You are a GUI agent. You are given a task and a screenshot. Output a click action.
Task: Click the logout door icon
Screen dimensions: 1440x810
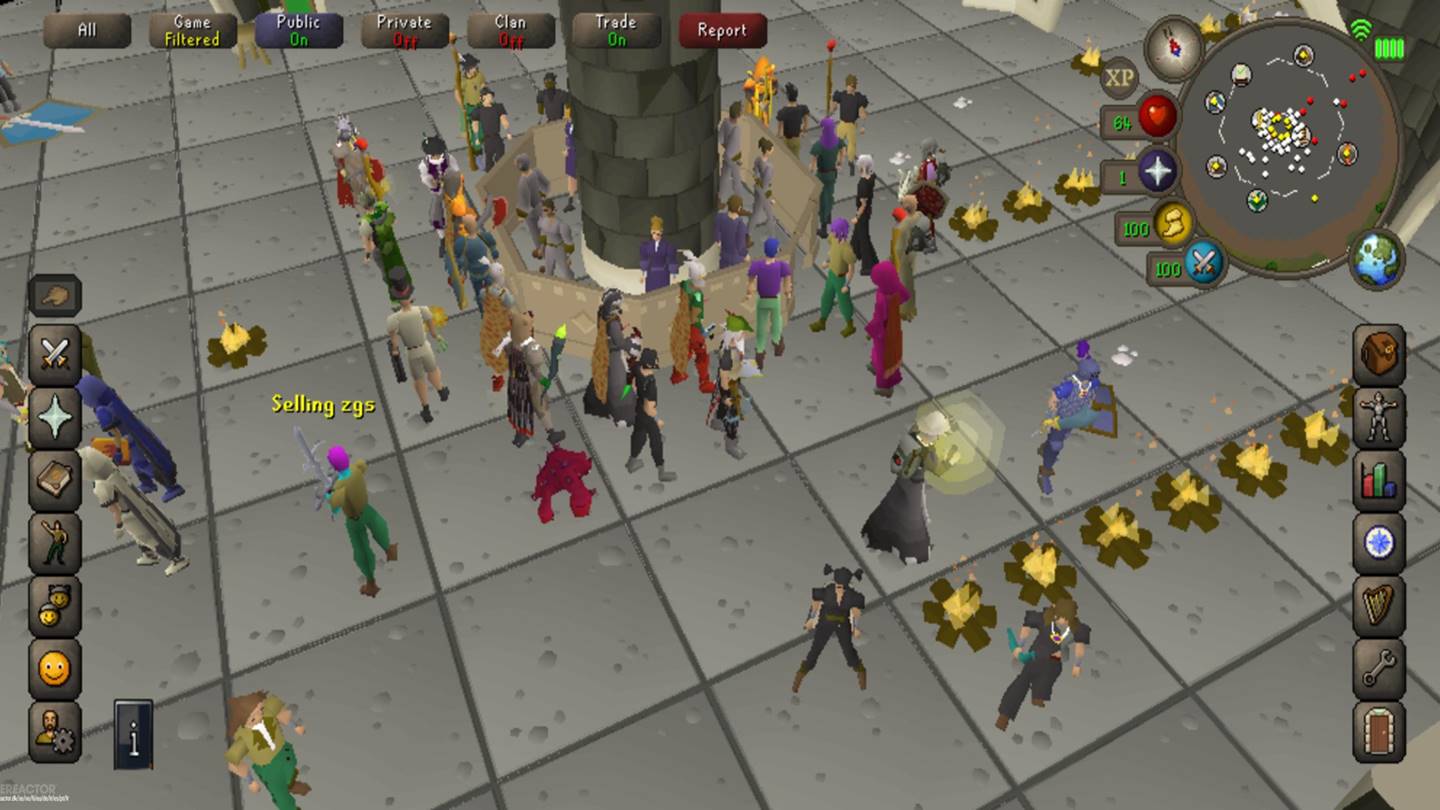coord(1379,732)
